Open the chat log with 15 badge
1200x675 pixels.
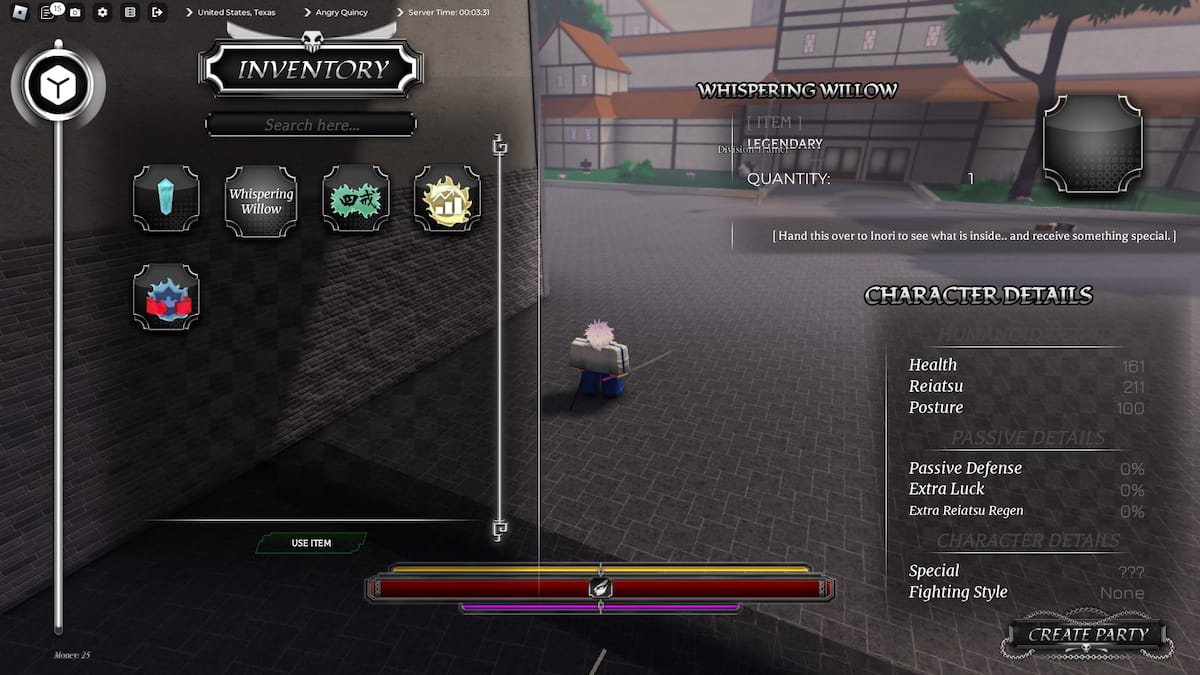tap(48, 12)
